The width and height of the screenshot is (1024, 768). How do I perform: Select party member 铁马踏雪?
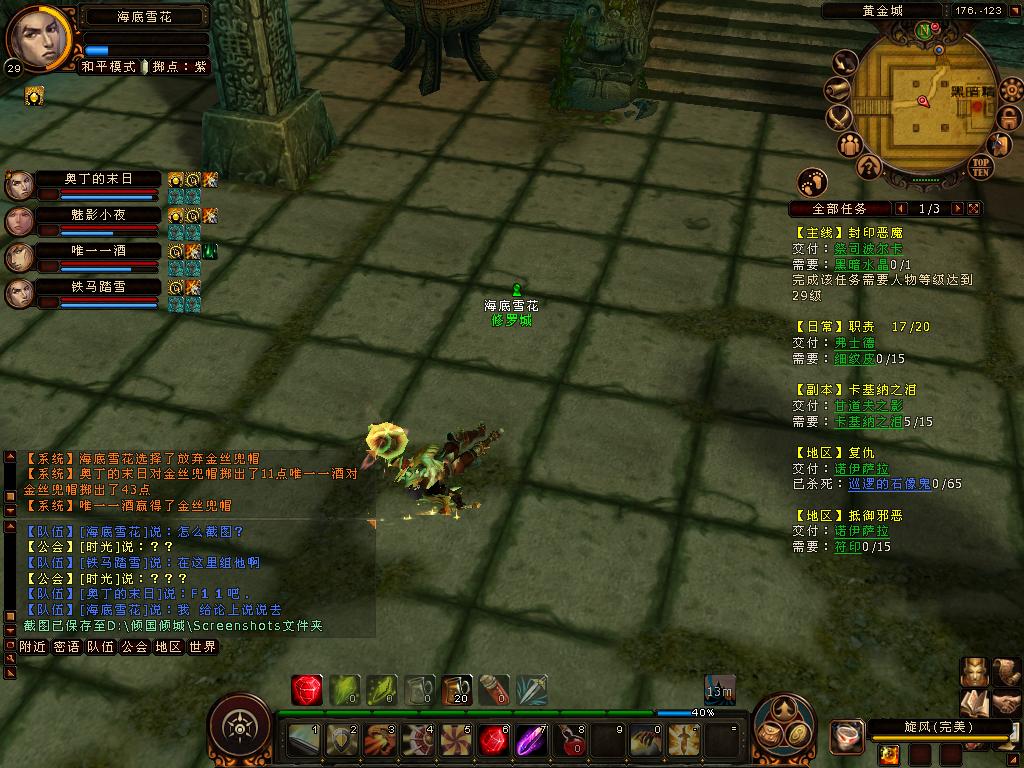[98, 287]
